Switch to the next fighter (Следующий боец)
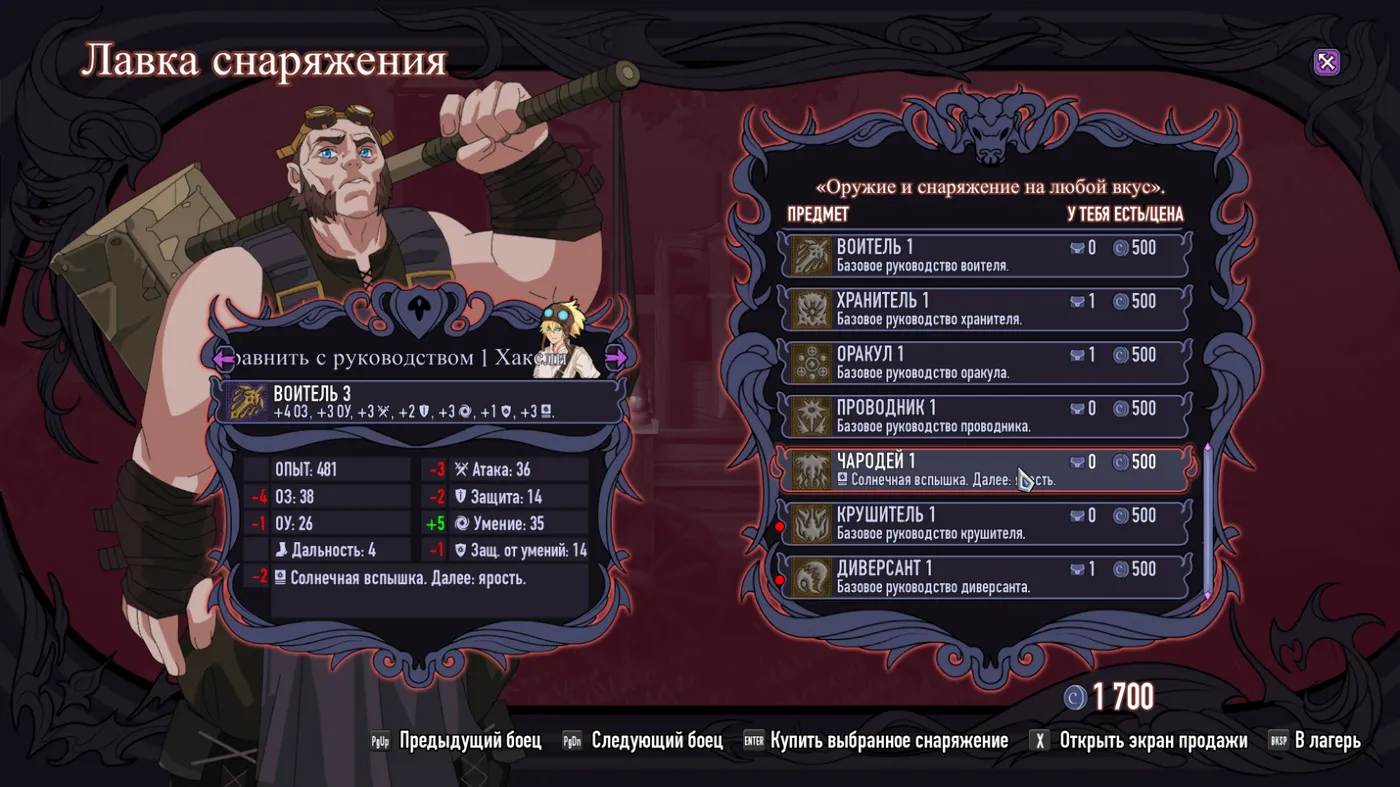This screenshot has width=1400, height=787. coord(645,741)
